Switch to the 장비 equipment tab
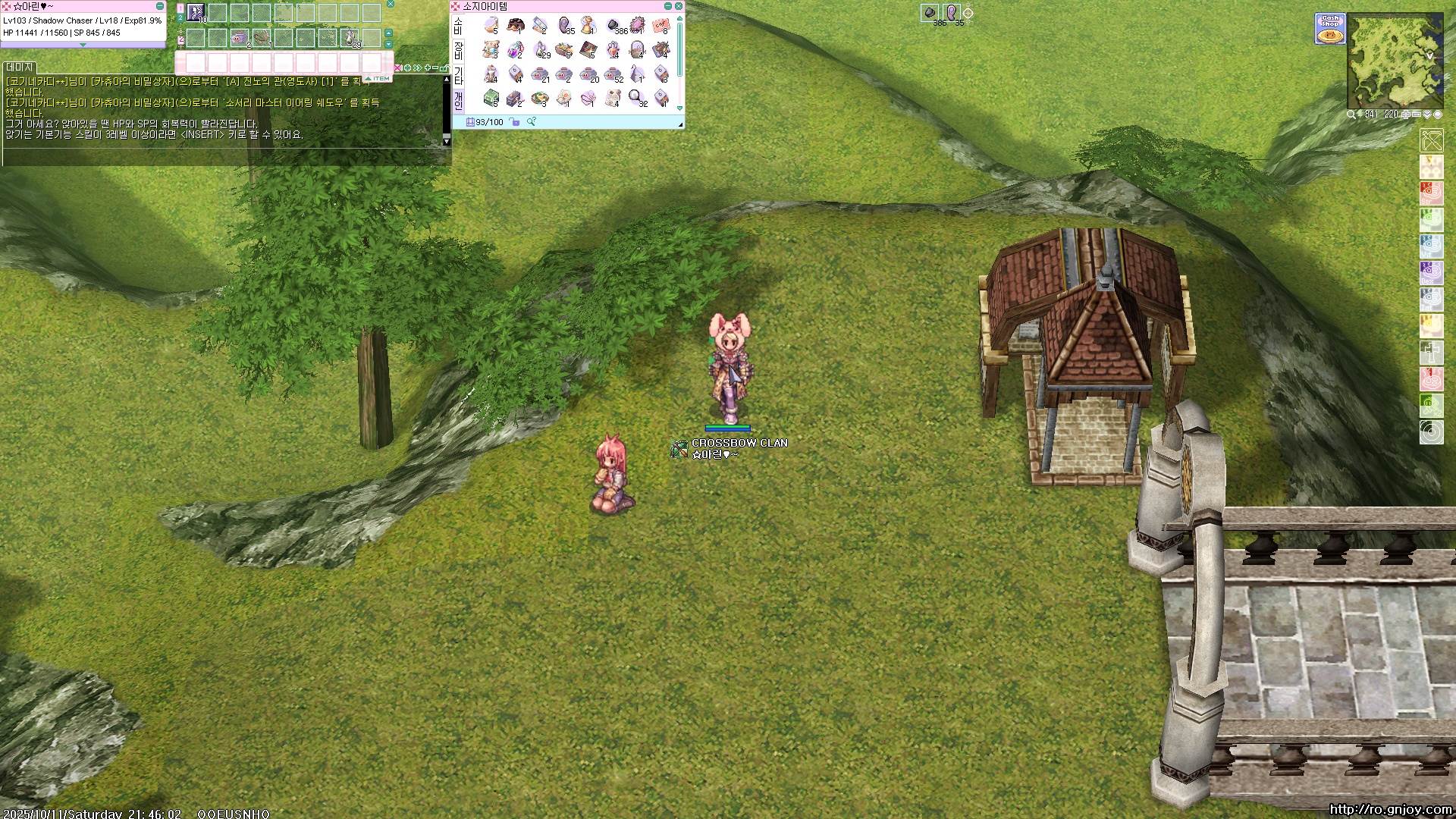Screen dimensions: 1456x819 [458, 51]
